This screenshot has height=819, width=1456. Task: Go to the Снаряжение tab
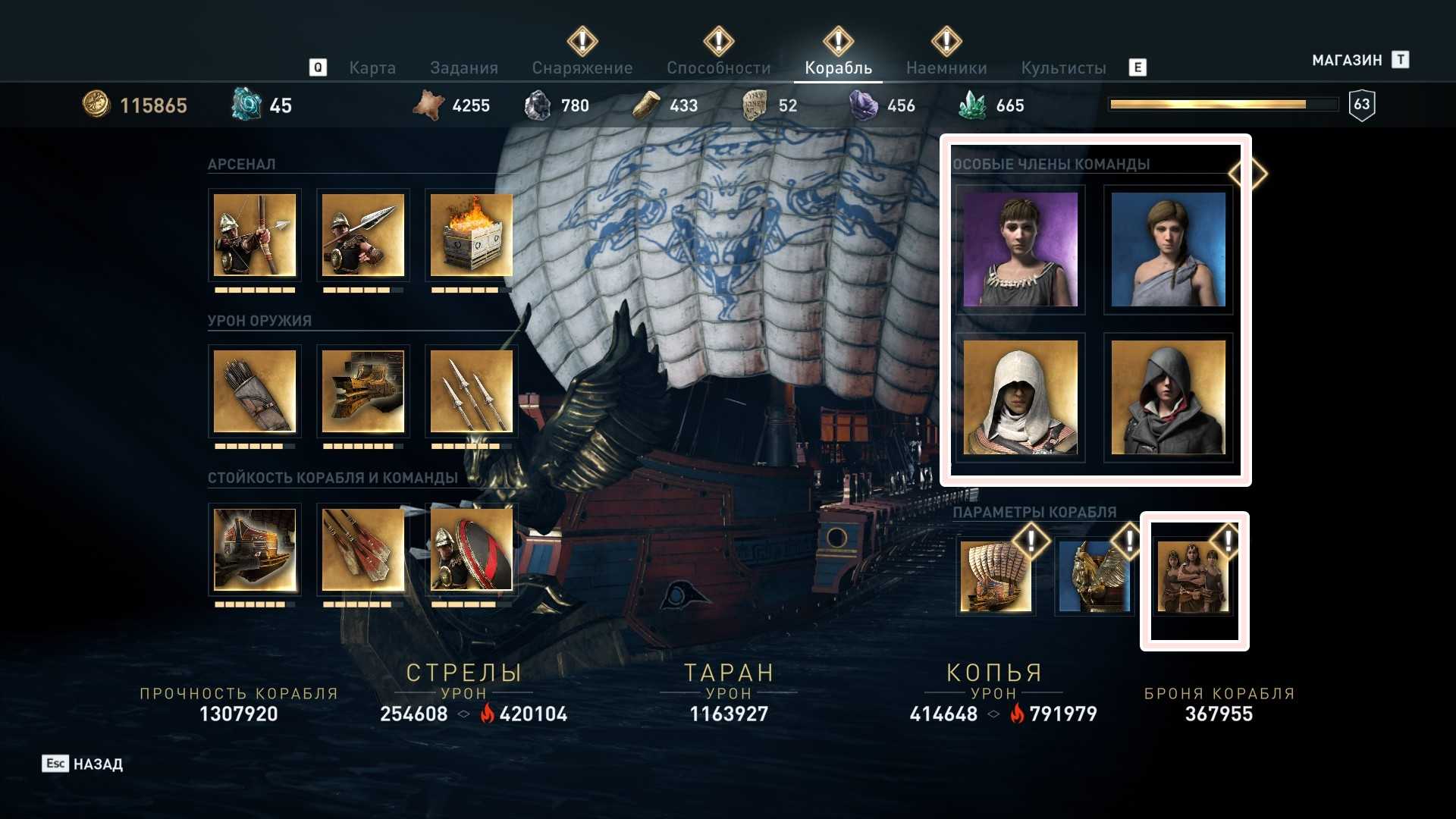coord(582,68)
